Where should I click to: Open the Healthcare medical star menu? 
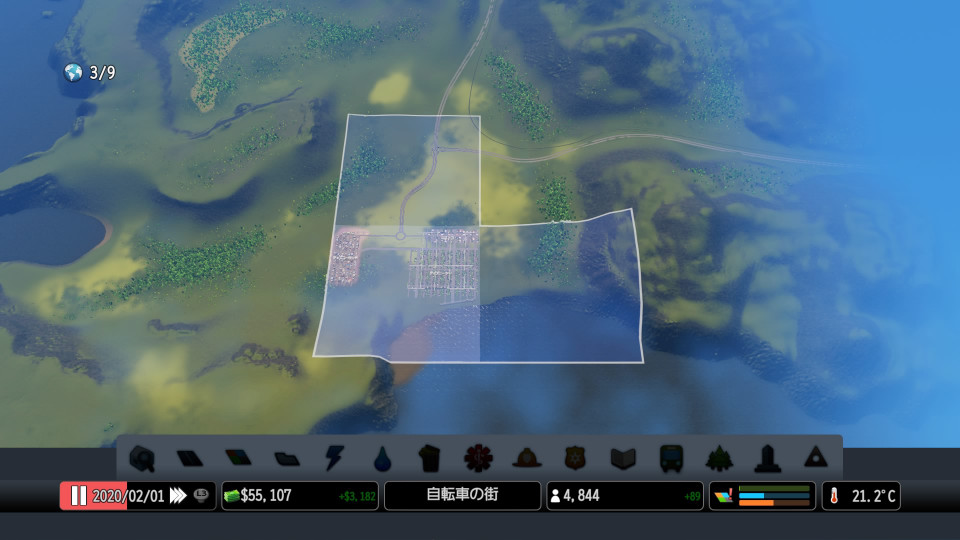(x=478, y=458)
